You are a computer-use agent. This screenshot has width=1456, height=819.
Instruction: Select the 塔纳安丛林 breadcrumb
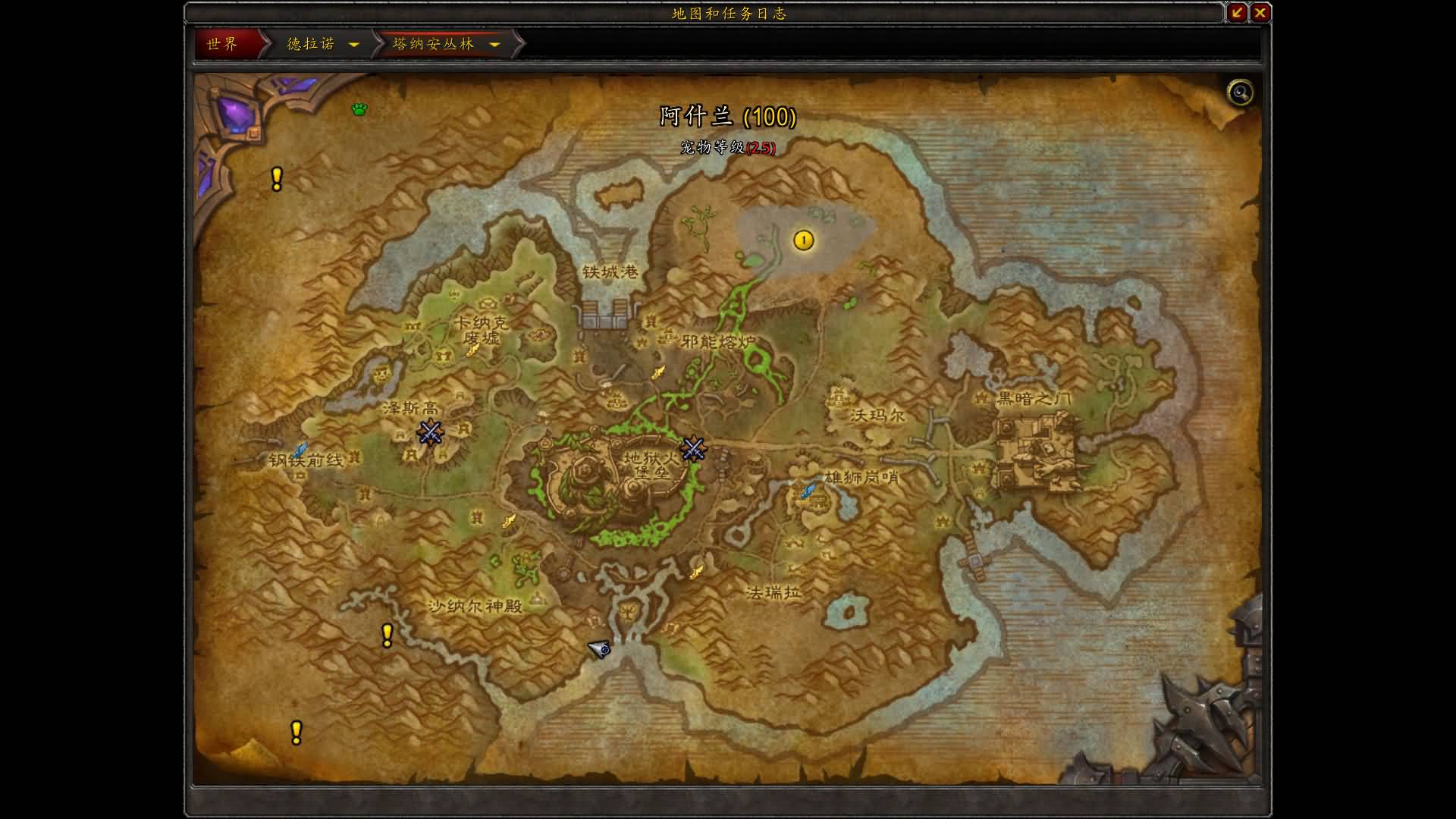click(x=434, y=44)
